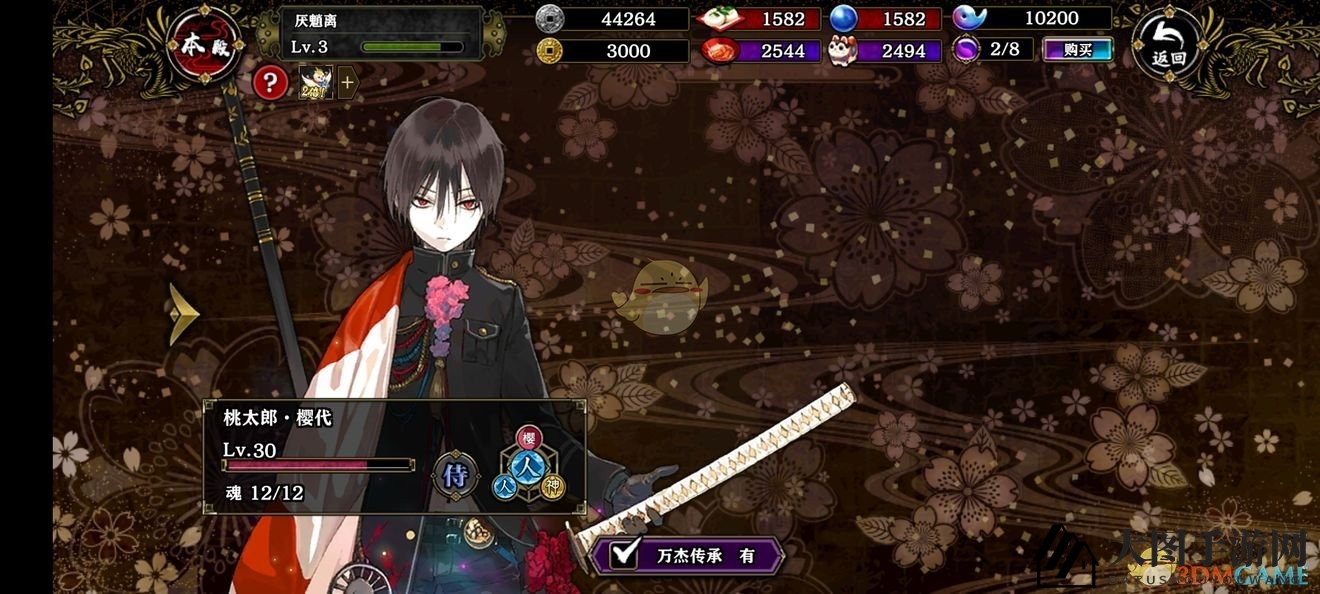Tap the floating ghost spirit icon
The width and height of the screenshot is (1320, 594).
659,297
